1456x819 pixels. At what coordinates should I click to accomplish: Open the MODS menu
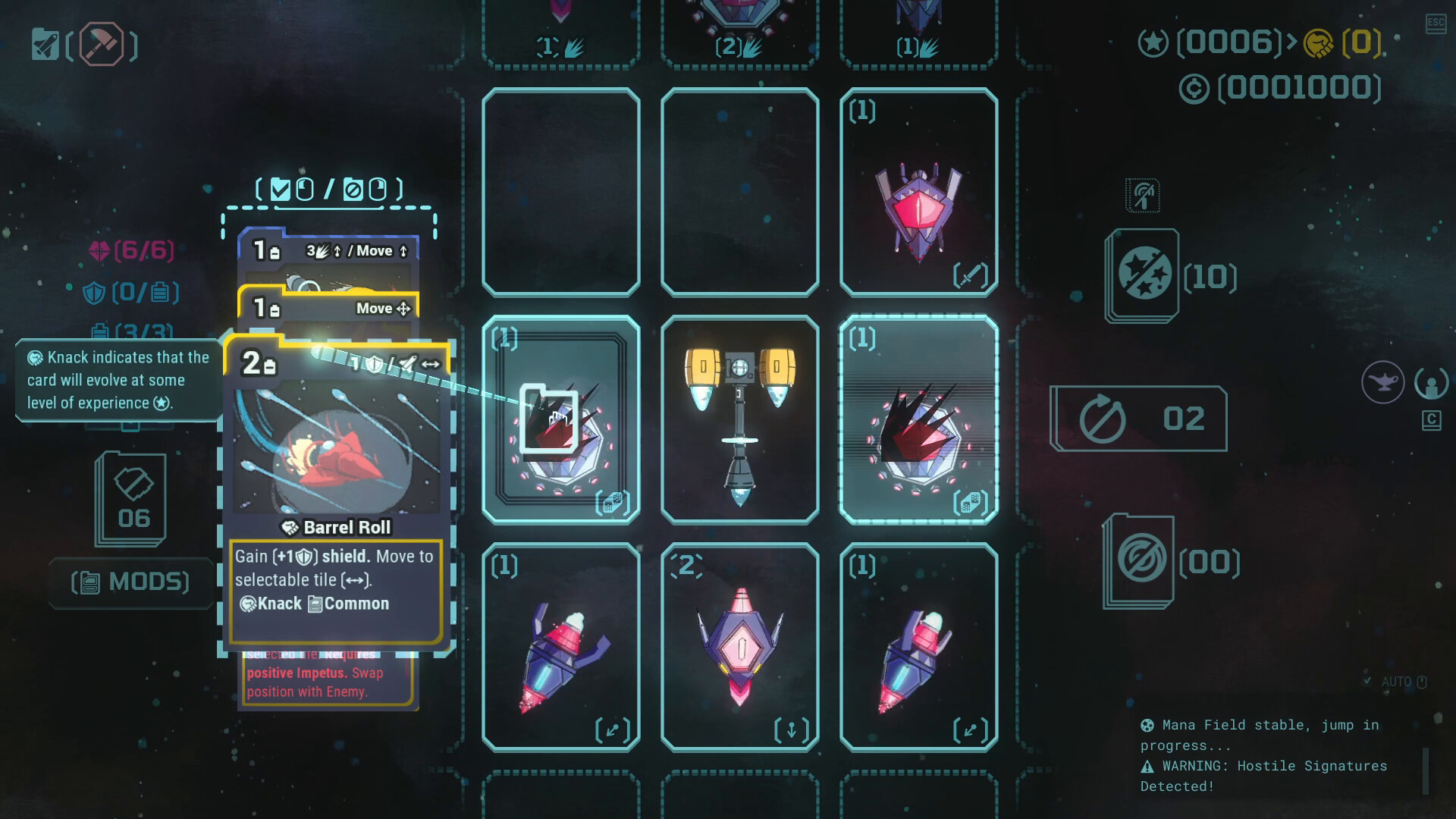(x=130, y=582)
